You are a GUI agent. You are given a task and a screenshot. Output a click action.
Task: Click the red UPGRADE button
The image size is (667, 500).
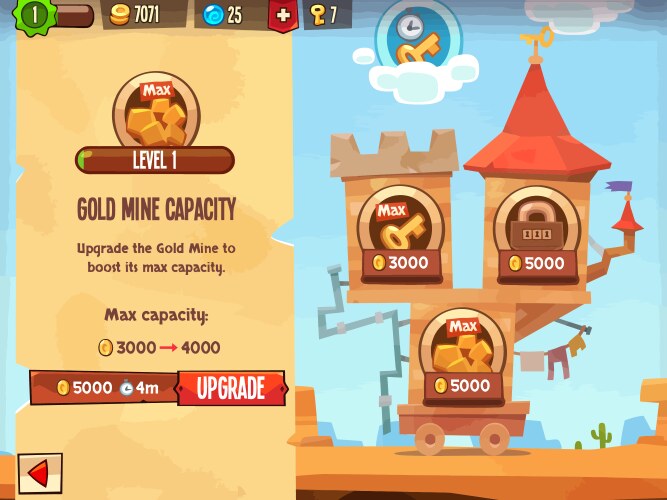click(x=231, y=388)
